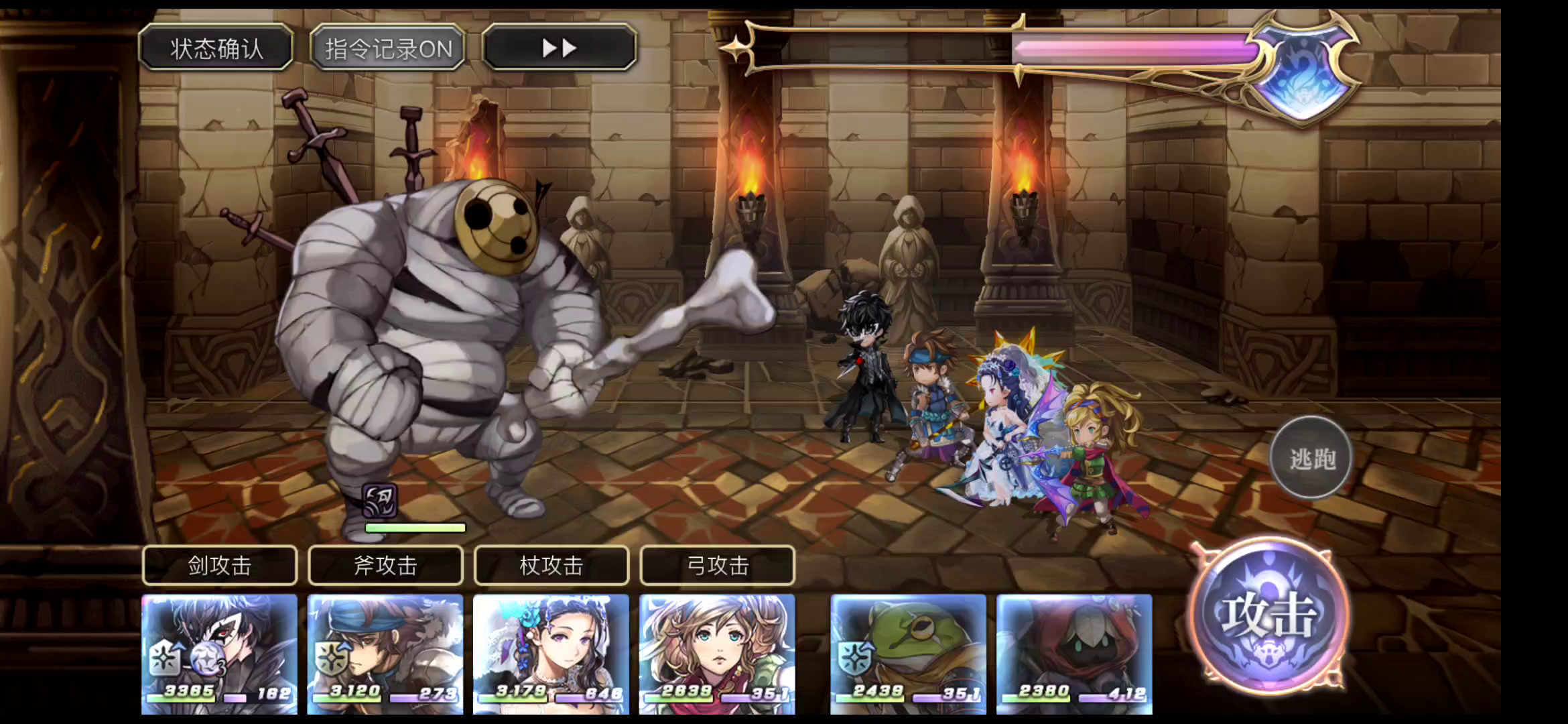Screen dimensions: 1568x724
Task: Choose the 弓攻击 bow attack command
Action: [x=718, y=566]
